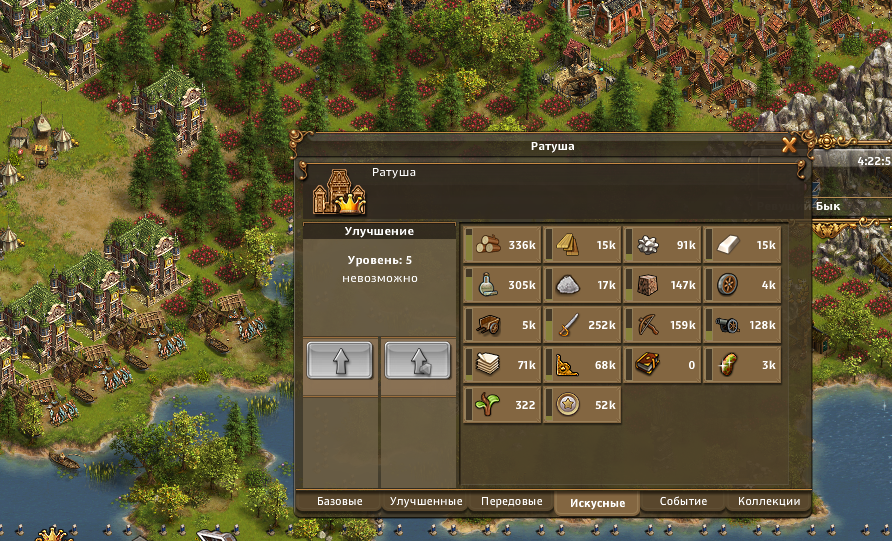Close the Ратуша window
Image resolution: width=892 pixels, height=541 pixels.
pos(789,145)
